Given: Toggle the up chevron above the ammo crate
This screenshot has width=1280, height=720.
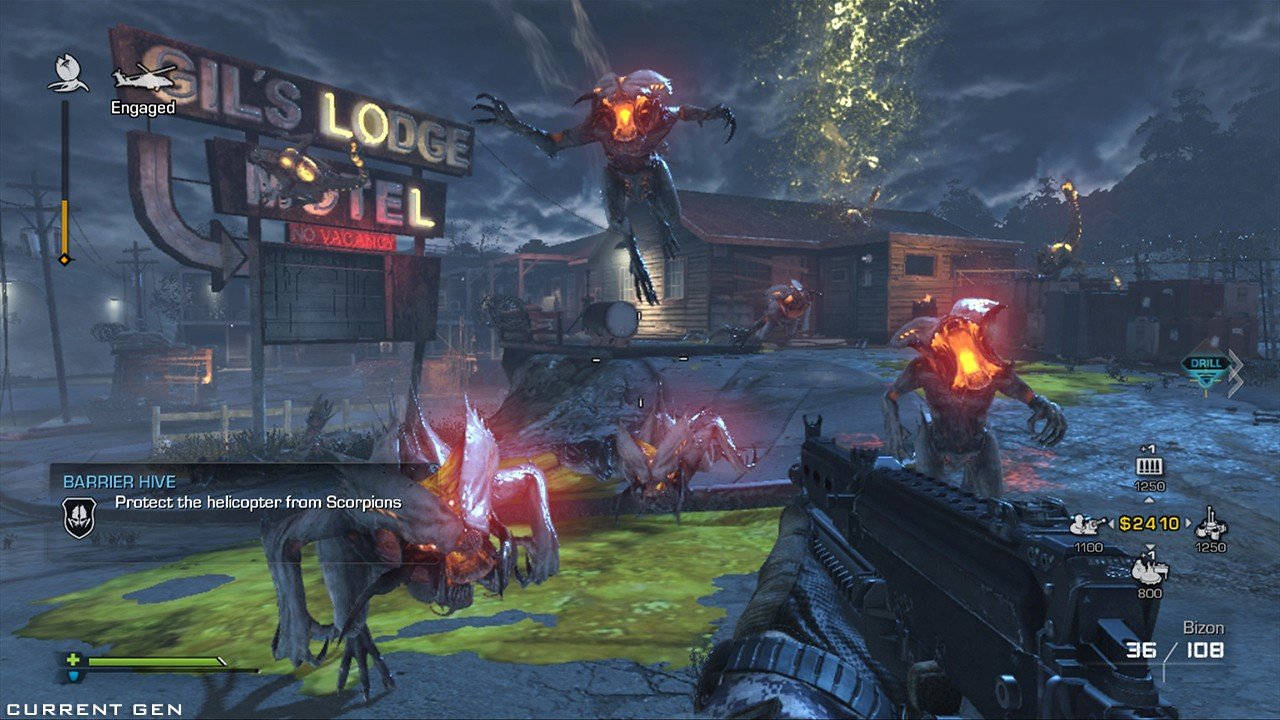Looking at the screenshot, I should point(1150,499).
